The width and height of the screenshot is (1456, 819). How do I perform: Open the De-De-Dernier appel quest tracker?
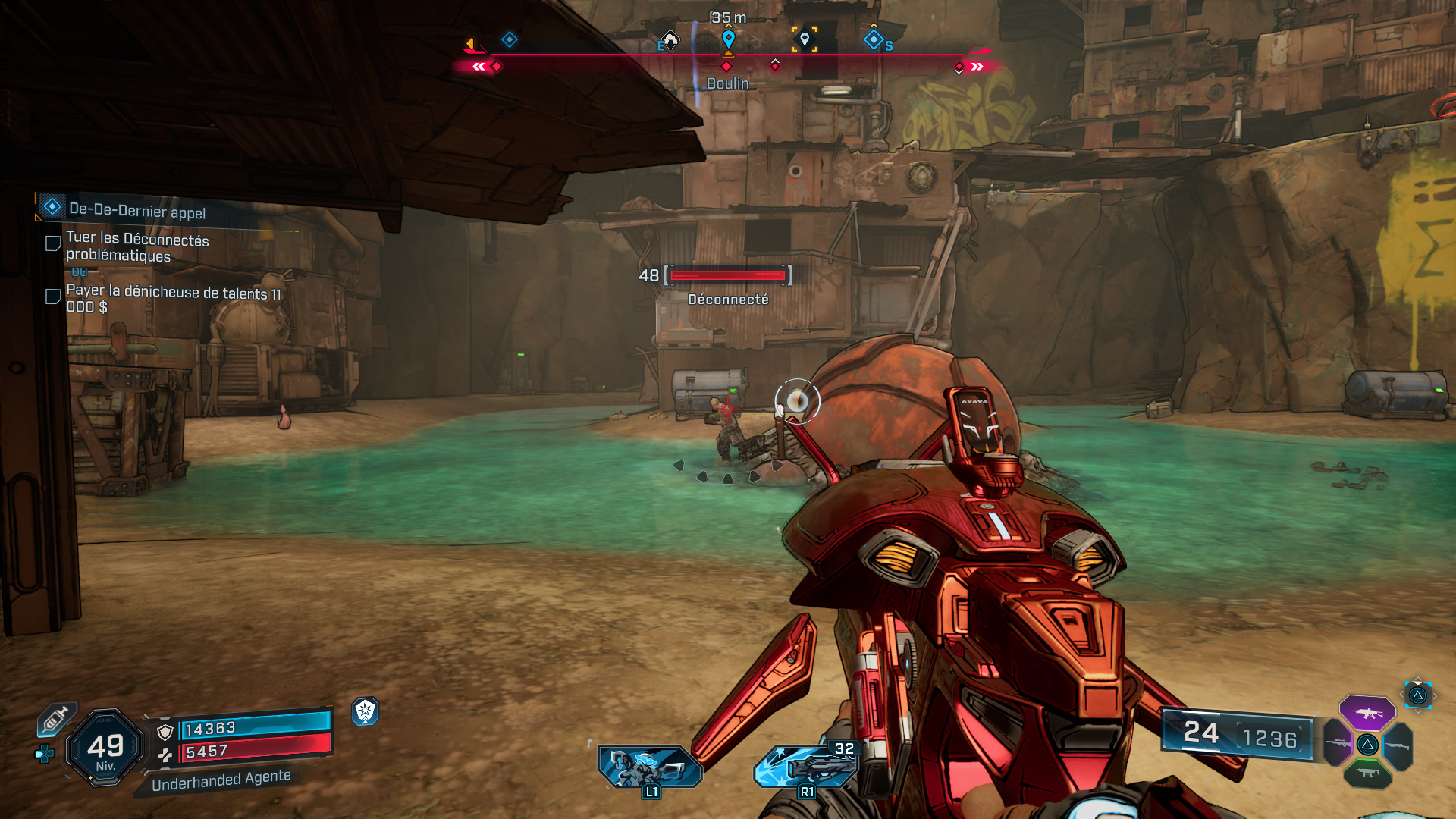136,209
